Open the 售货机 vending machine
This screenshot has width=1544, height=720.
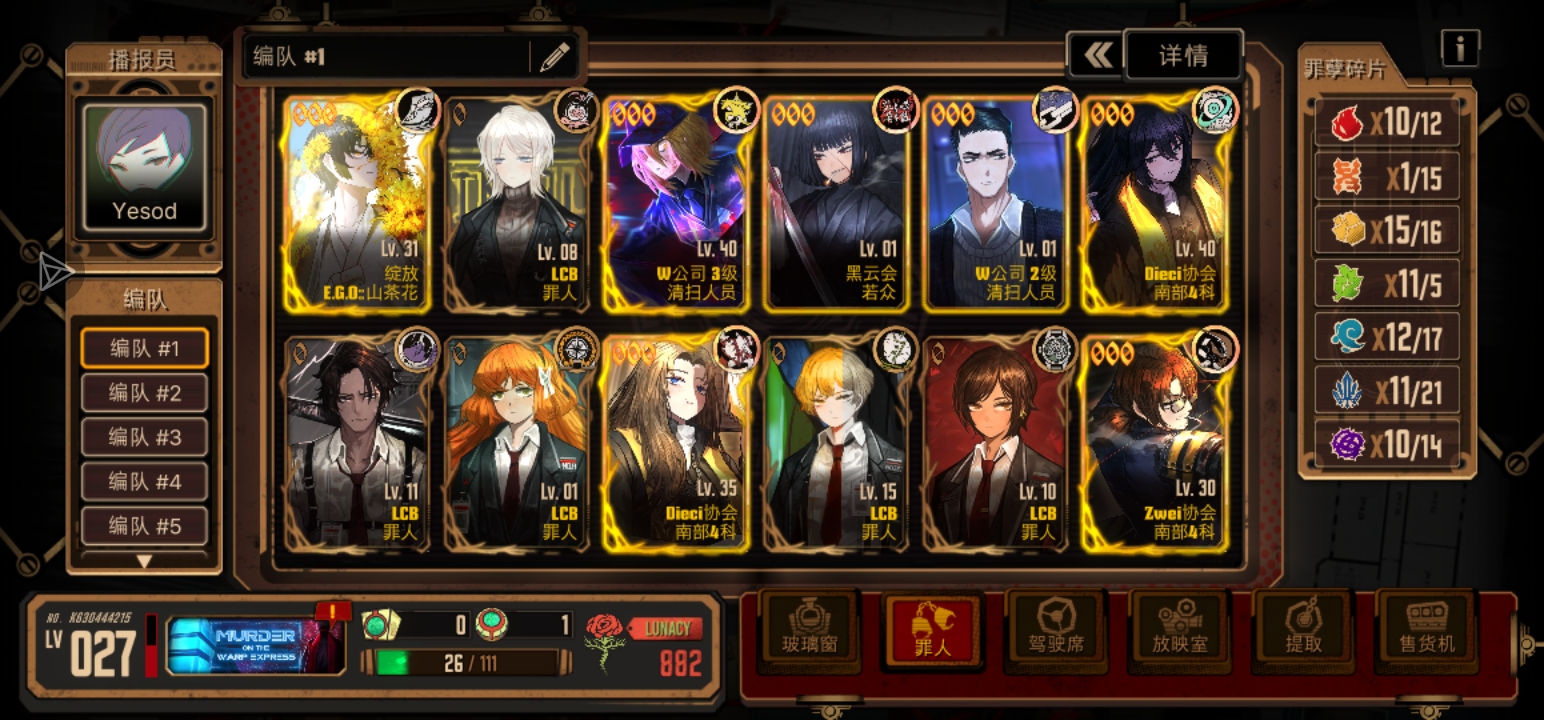[x=1427, y=630]
